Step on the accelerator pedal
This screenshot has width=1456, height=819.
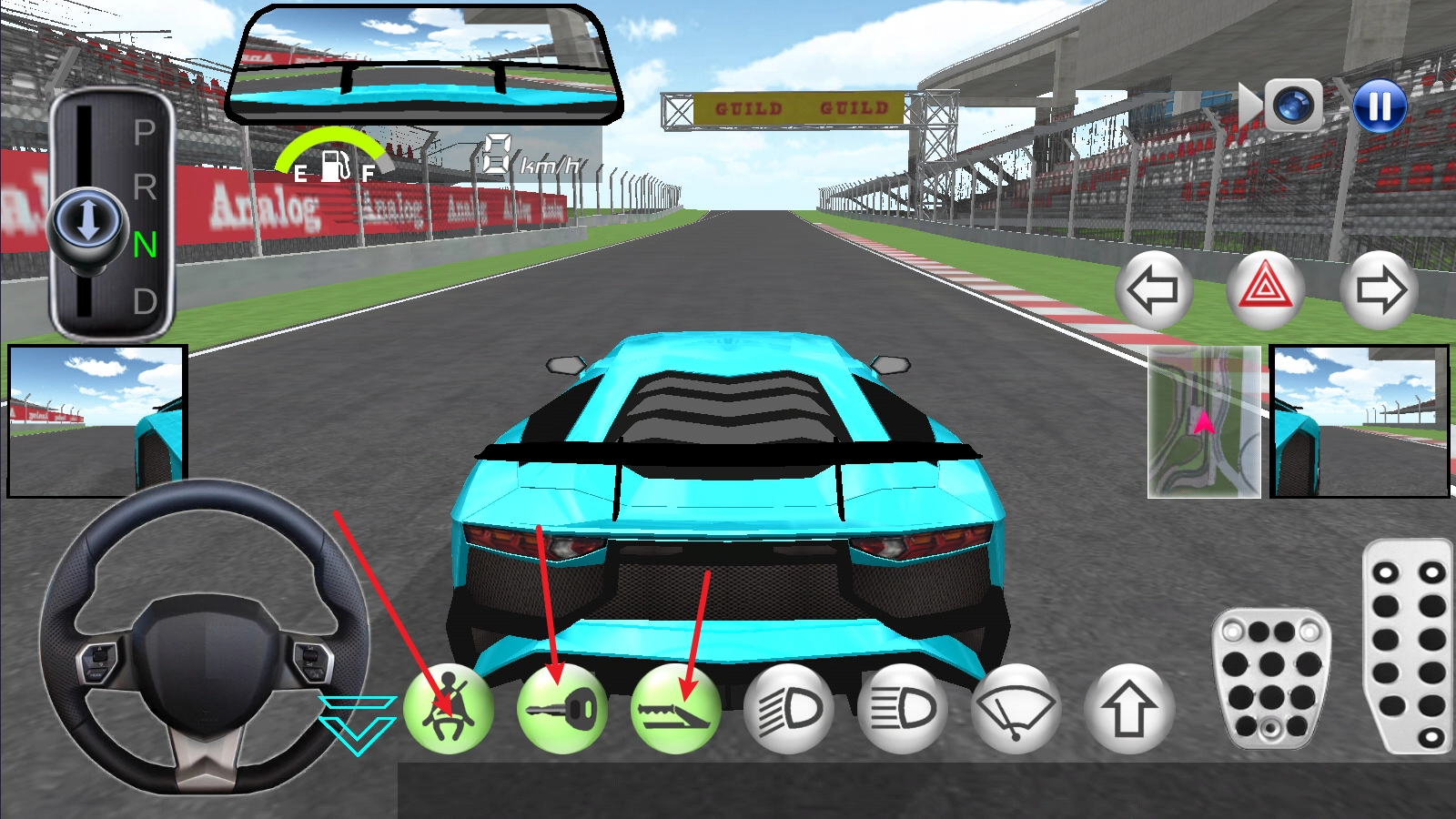[x=1408, y=646]
